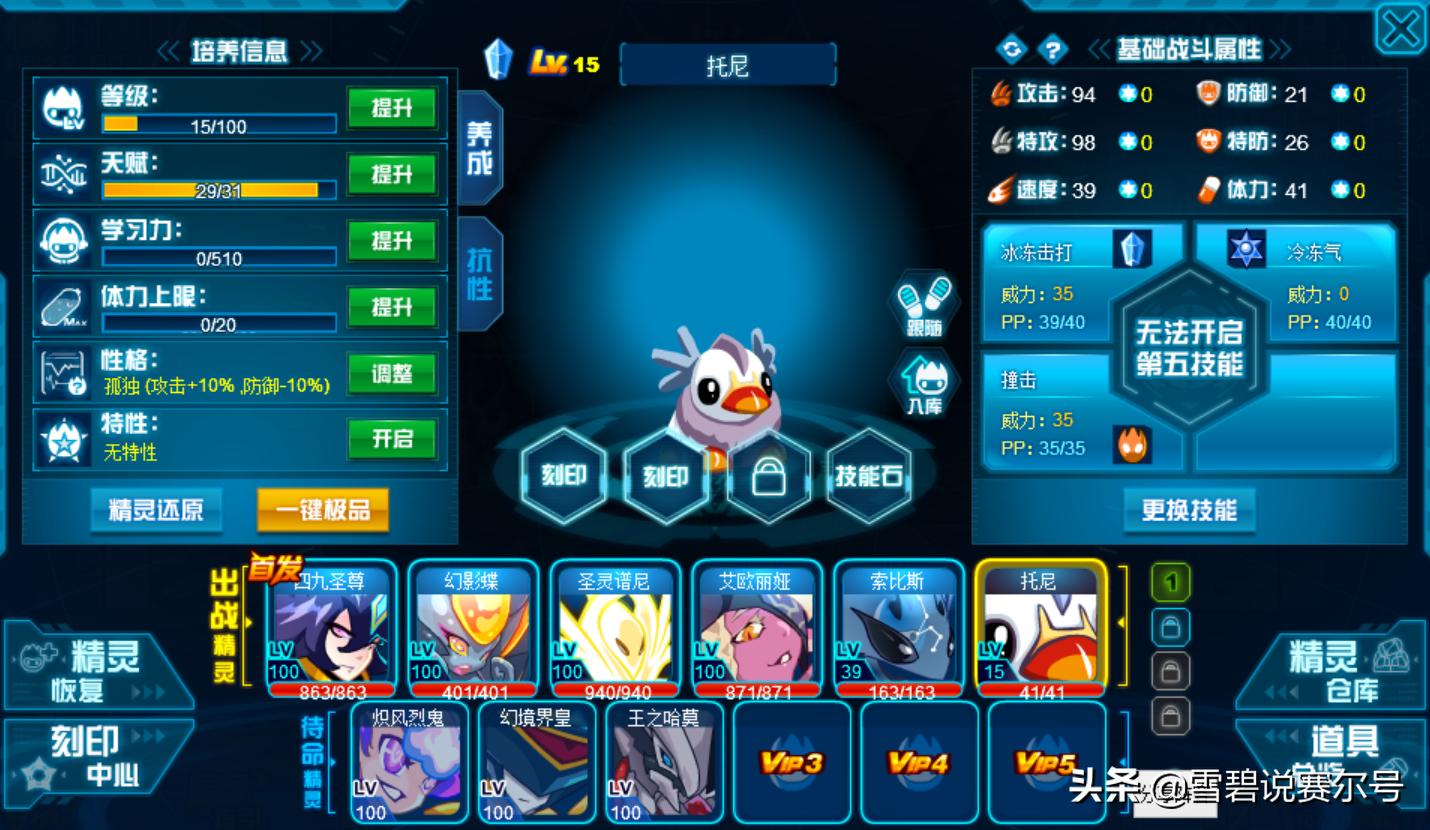Viewport: 1430px width, 830px height.
Task: Open the 技能石 hexagon slot
Action: (868, 476)
